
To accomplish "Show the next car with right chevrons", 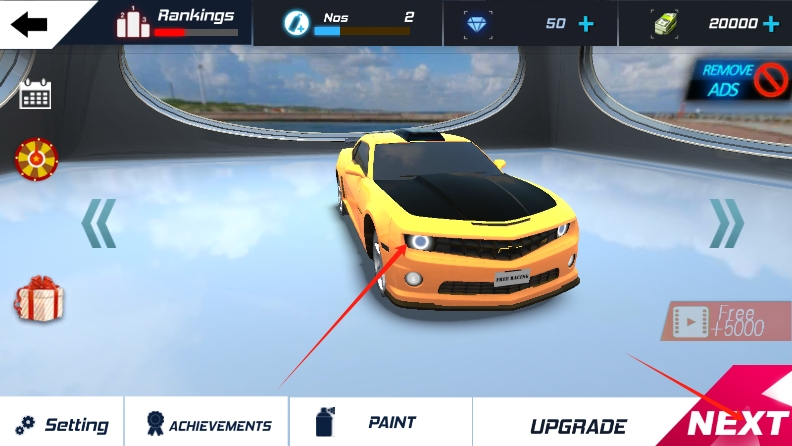I will tap(727, 222).
